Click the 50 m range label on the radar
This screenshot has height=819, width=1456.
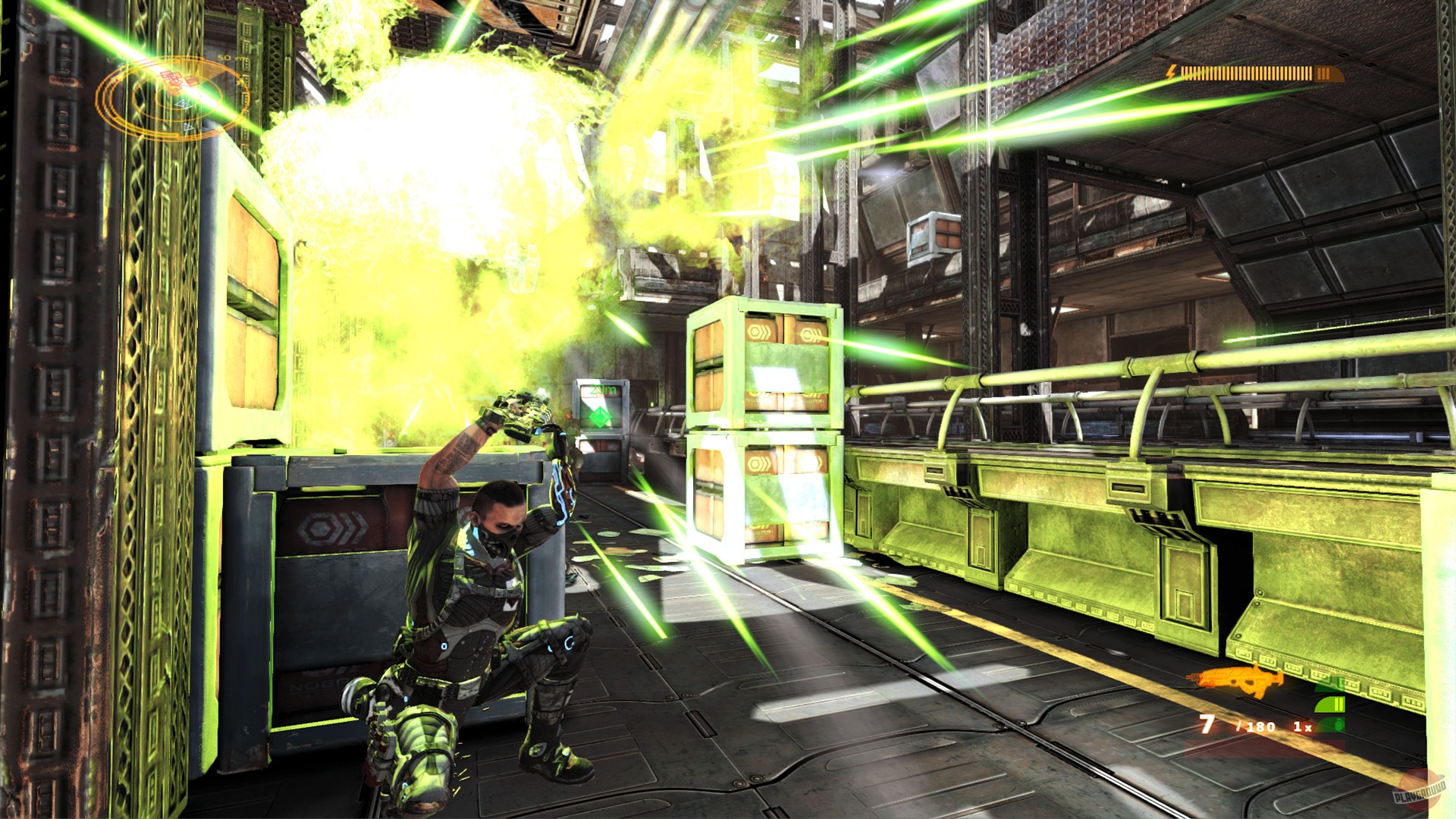pyautogui.click(x=226, y=58)
